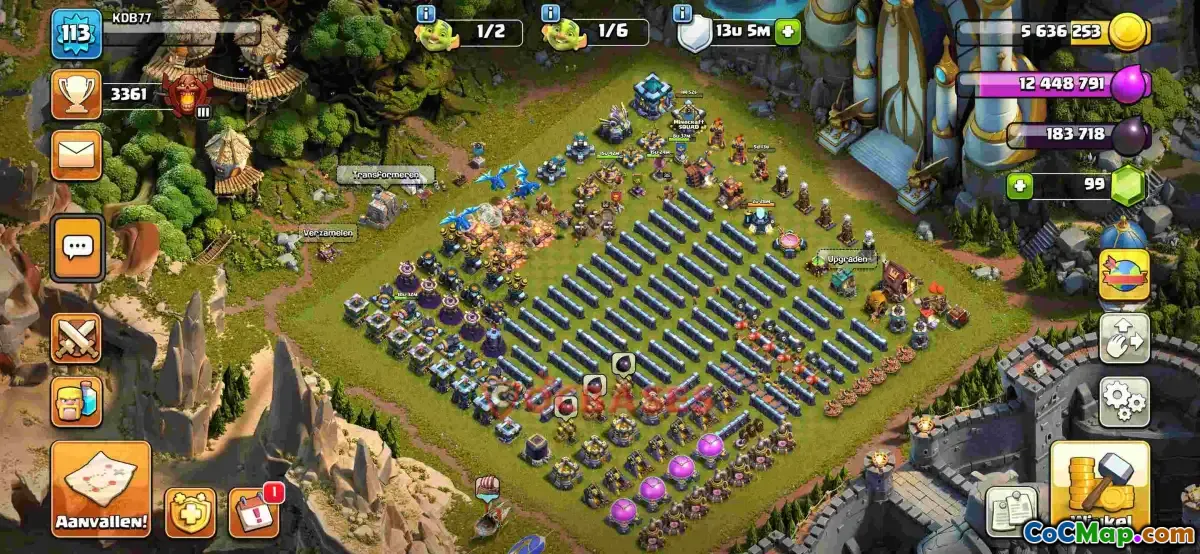The width and height of the screenshot is (1200, 554).
Task: Start an attack with the Aanvallen! button
Action: coord(101,489)
